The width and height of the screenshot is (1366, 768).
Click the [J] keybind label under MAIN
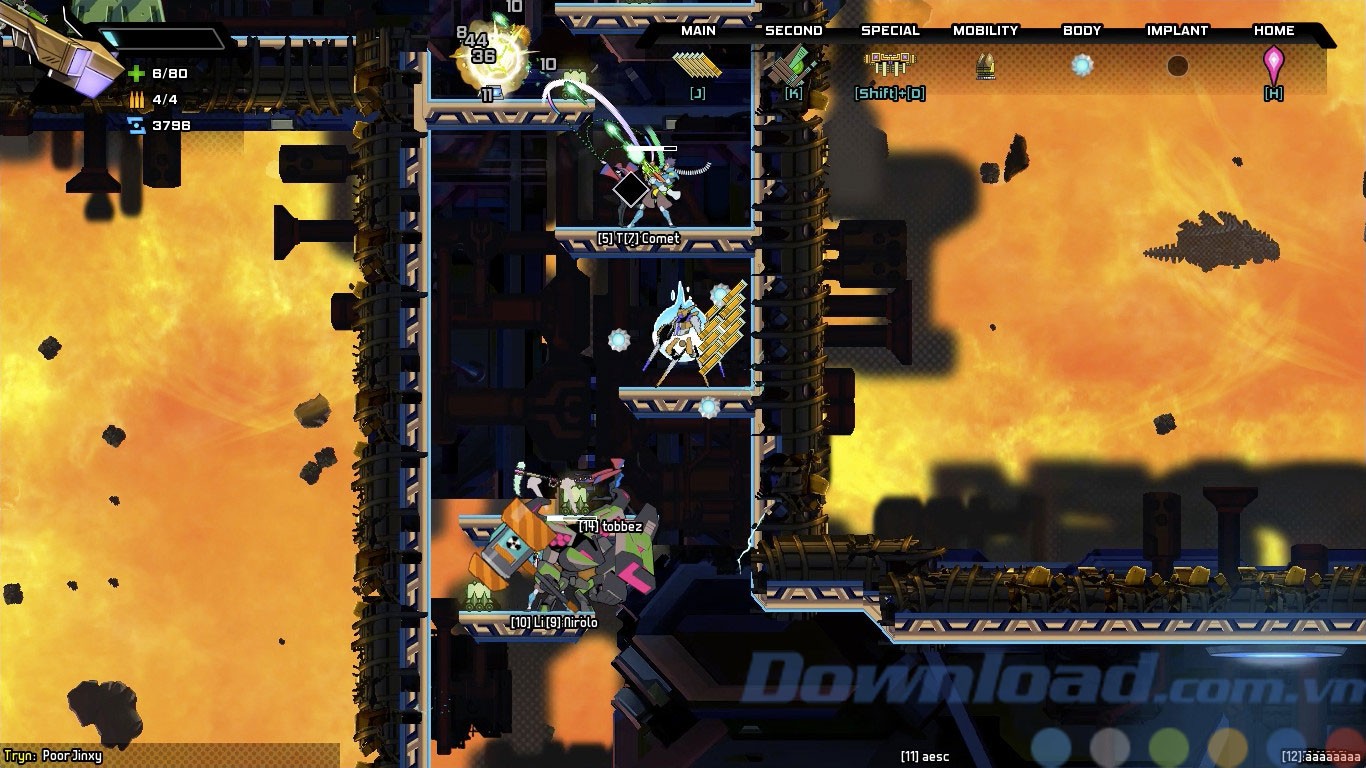point(697,92)
